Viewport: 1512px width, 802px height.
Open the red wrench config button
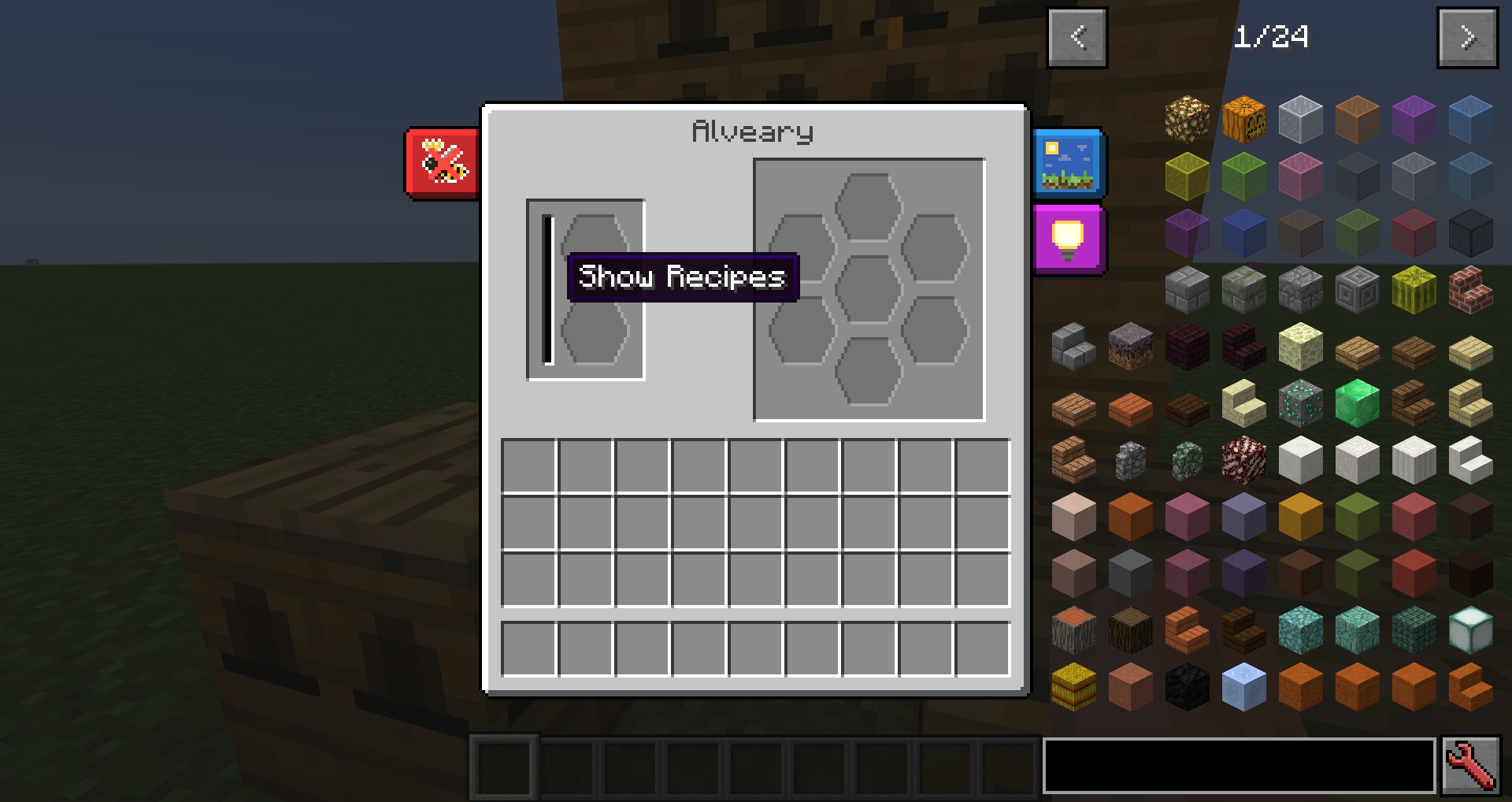click(1470, 766)
